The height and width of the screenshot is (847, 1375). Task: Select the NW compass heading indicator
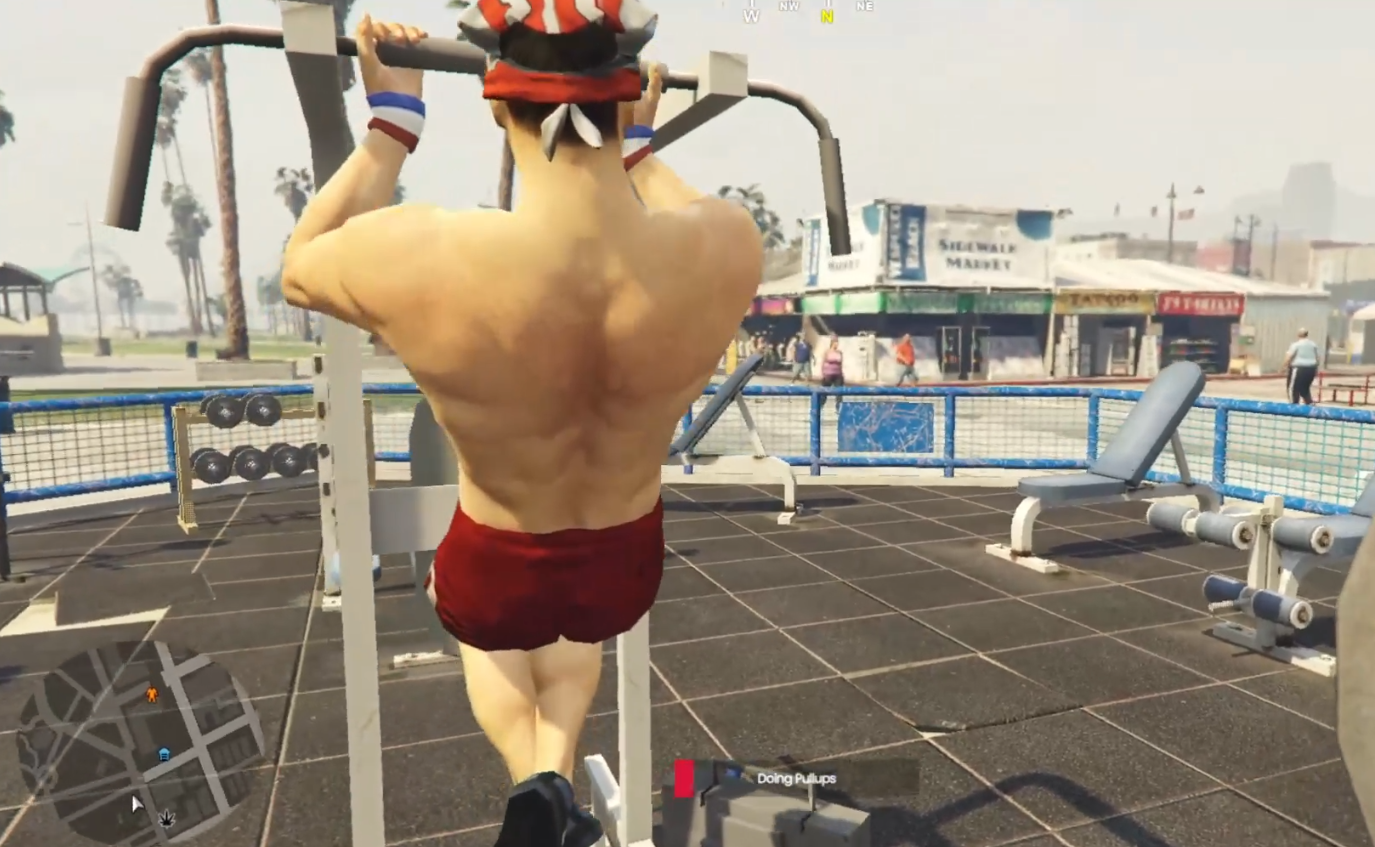pyautogui.click(x=789, y=6)
